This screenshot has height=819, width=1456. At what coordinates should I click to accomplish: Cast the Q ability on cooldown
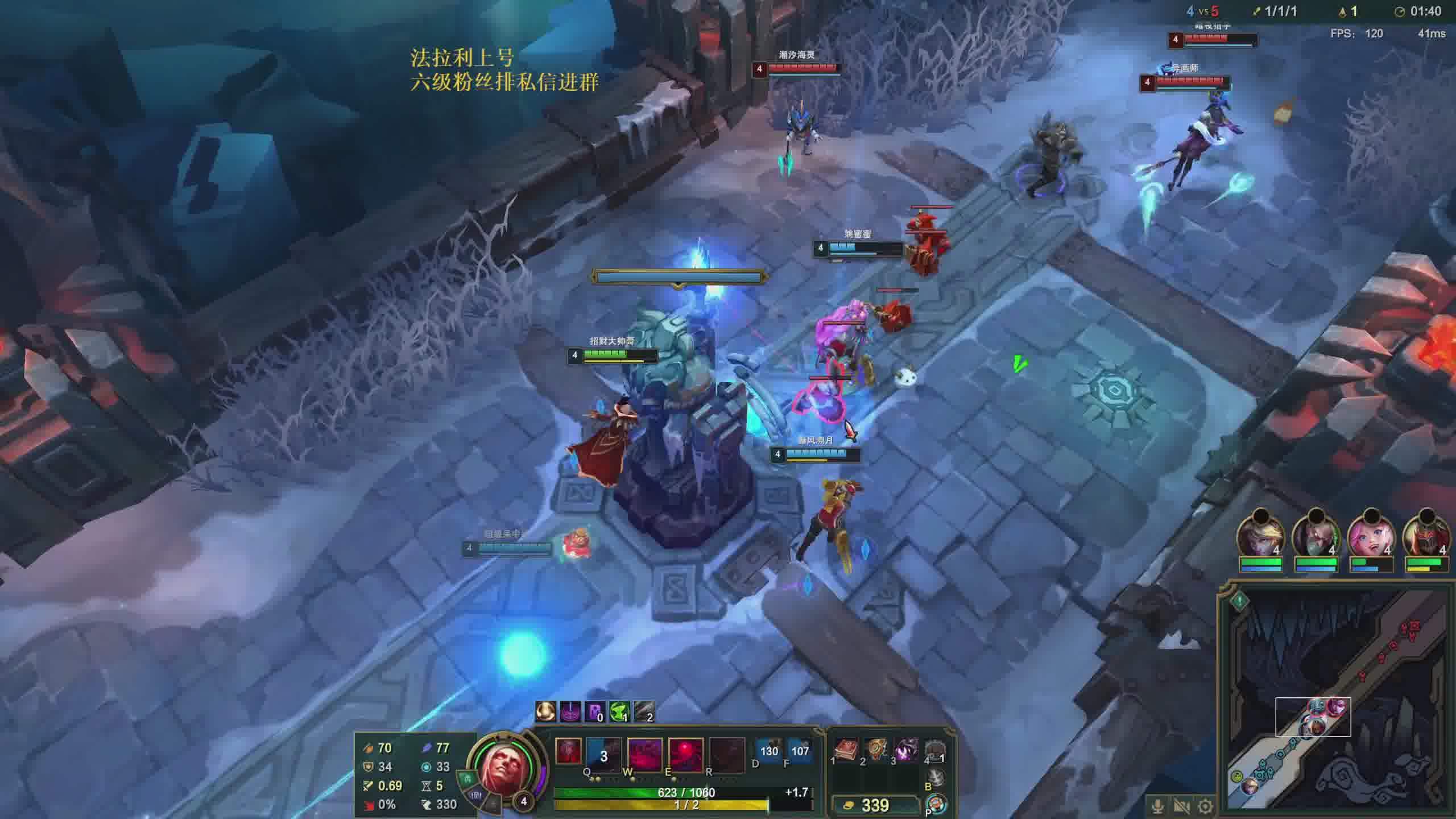pyautogui.click(x=604, y=755)
